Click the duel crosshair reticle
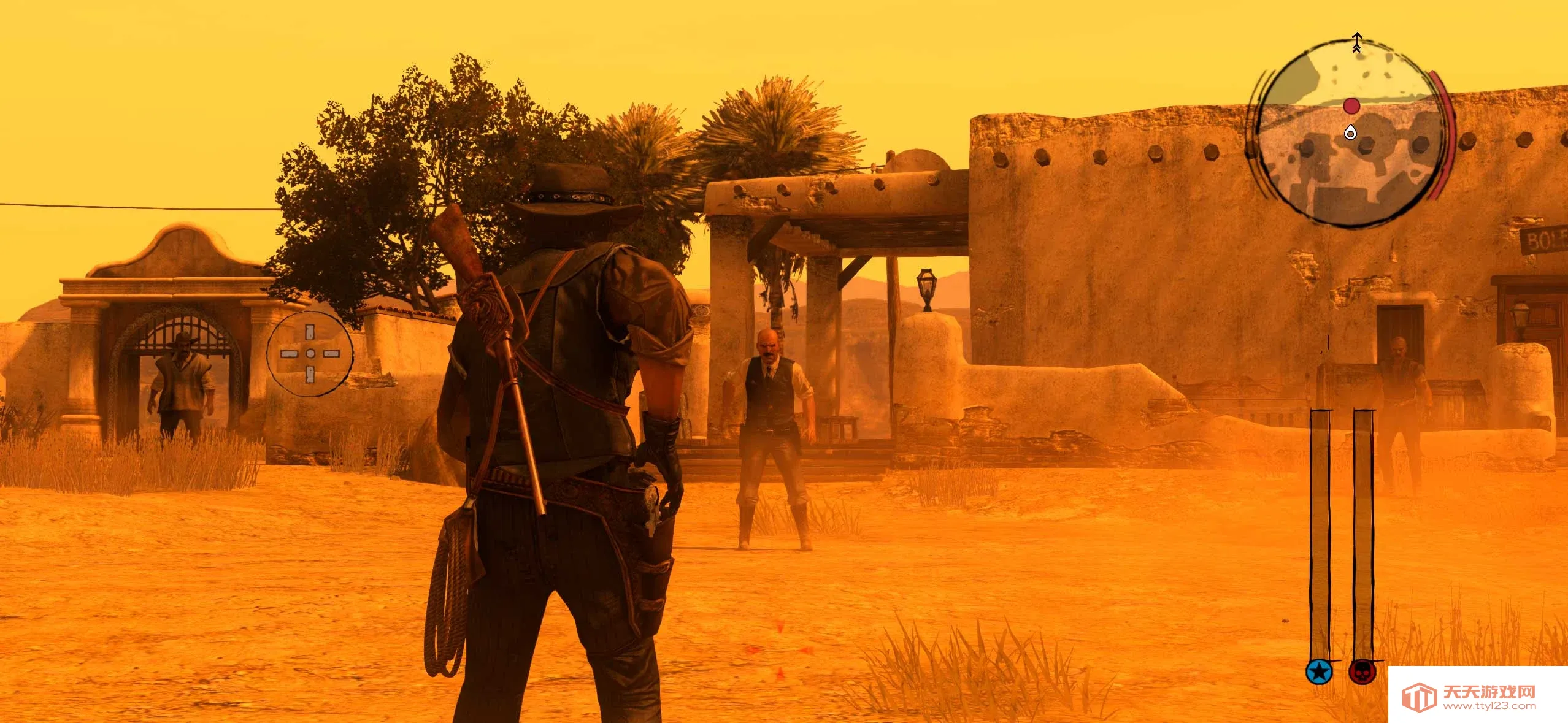Screen dimensions: 1568x723 point(310,353)
